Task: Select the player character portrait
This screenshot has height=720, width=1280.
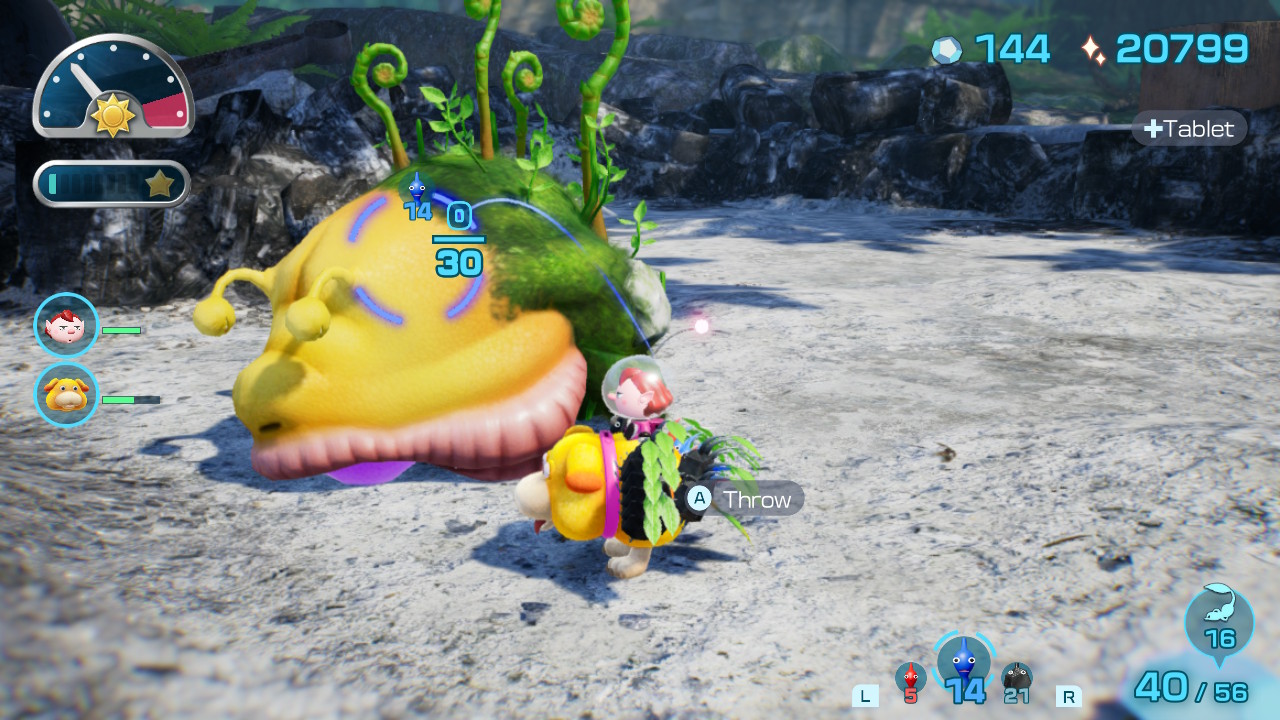Action: pyautogui.click(x=65, y=325)
